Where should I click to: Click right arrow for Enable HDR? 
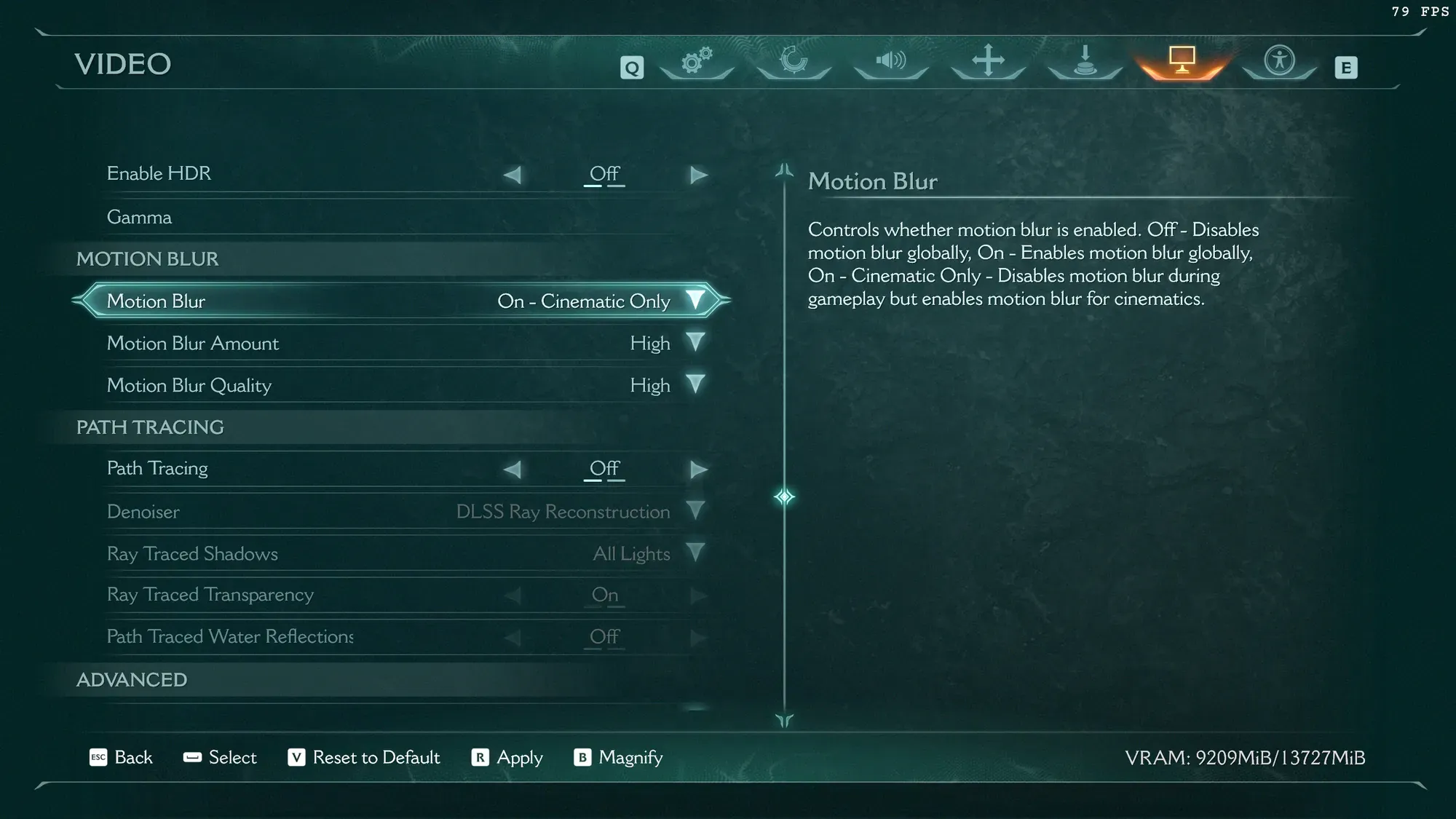[698, 175]
